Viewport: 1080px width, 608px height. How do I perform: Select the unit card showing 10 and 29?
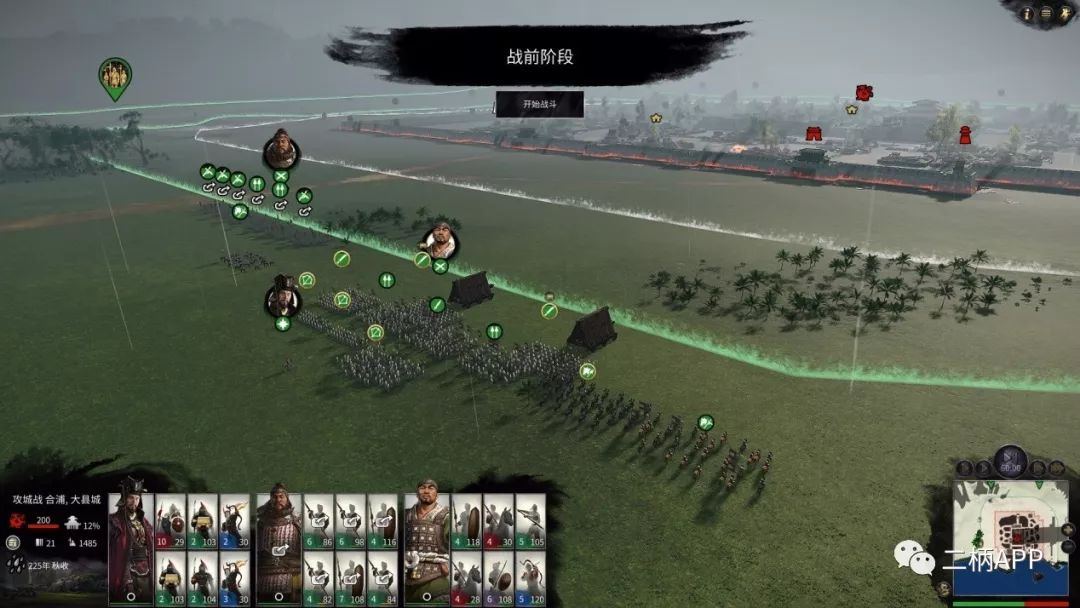[170, 521]
